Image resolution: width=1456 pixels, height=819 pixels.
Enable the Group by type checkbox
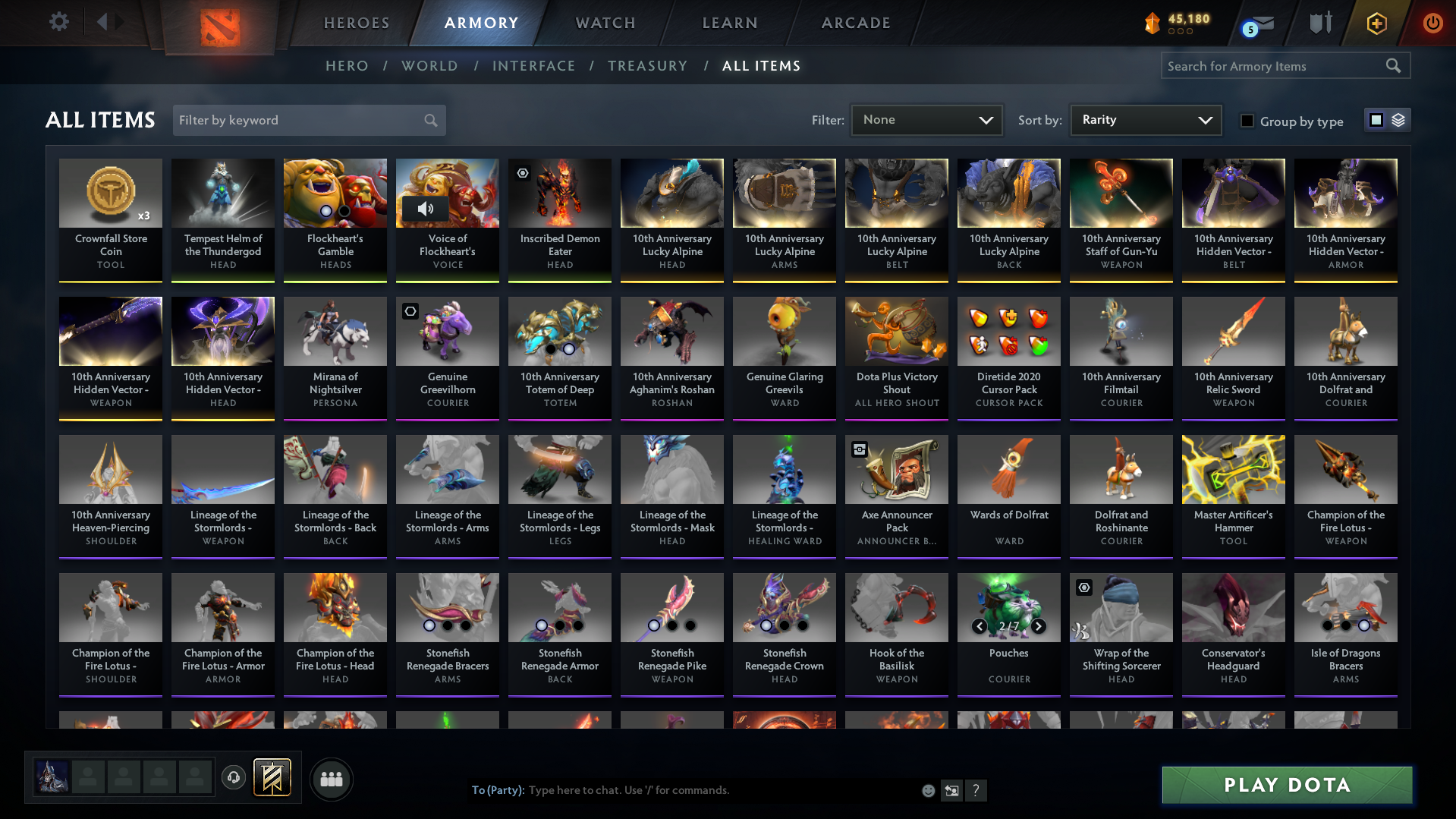[1247, 121]
